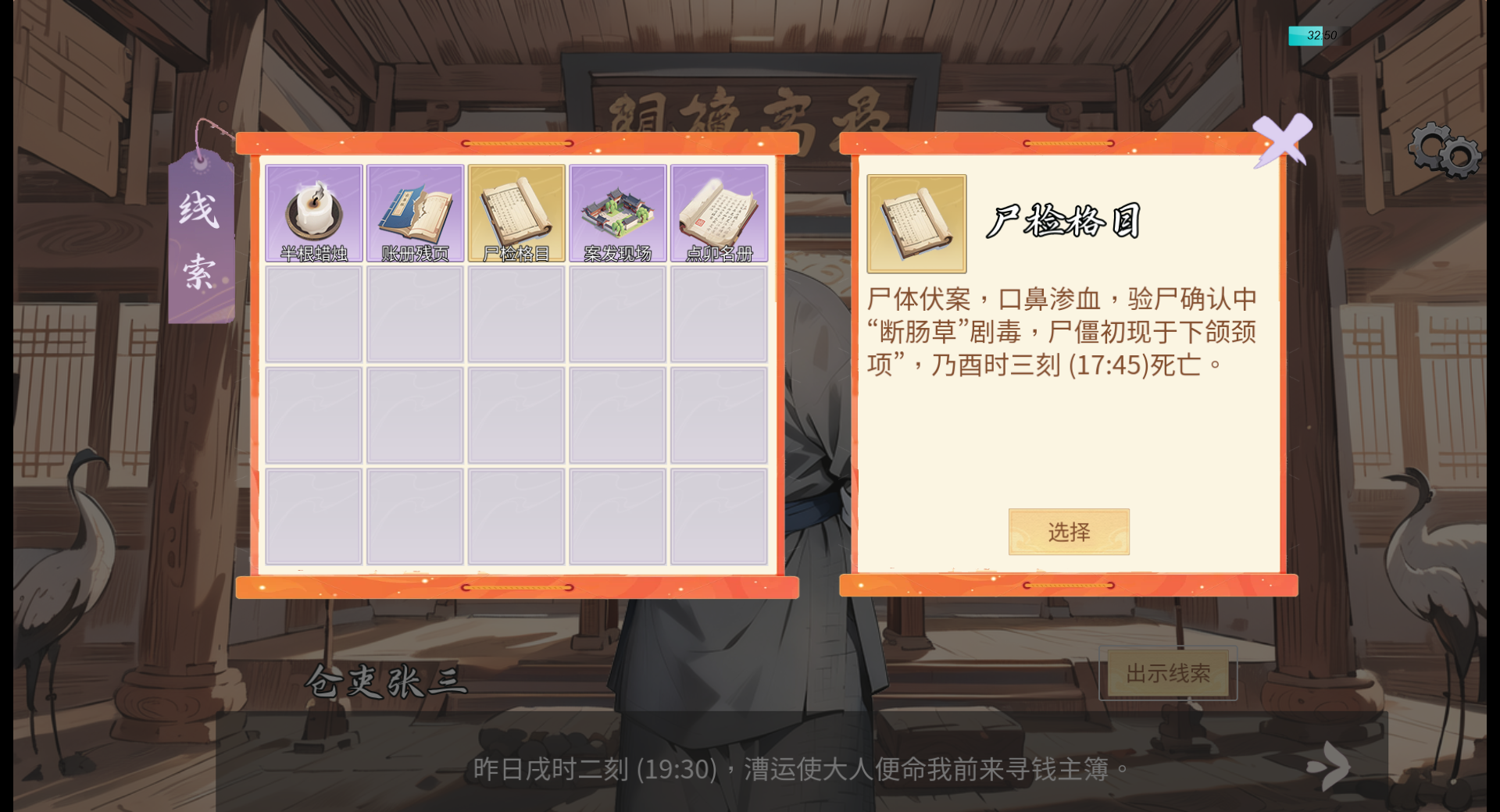View the 案发现场 clue
Image resolution: width=1500 pixels, height=812 pixels.
pos(617,212)
